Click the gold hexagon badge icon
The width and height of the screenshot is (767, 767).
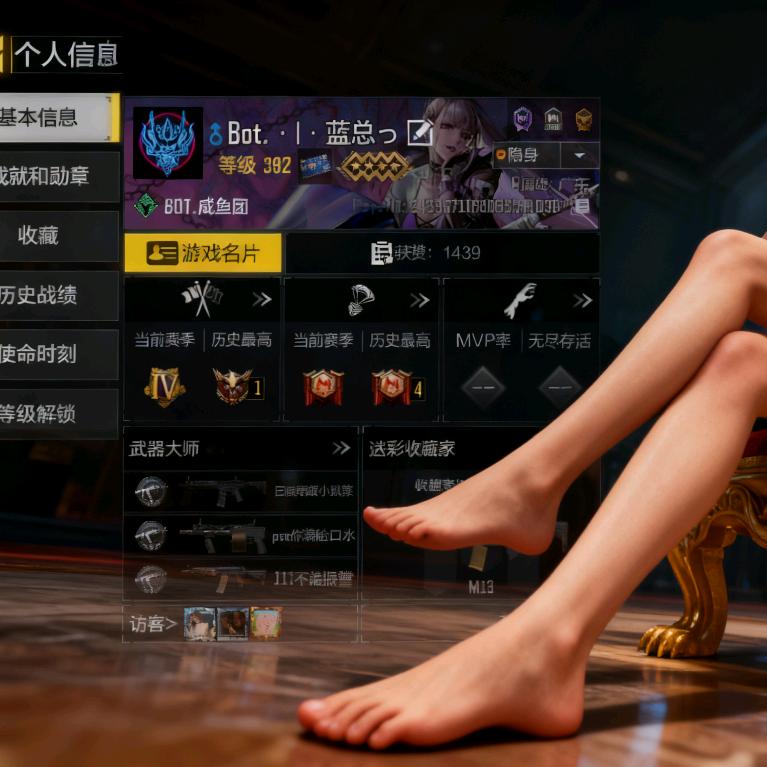click(584, 120)
